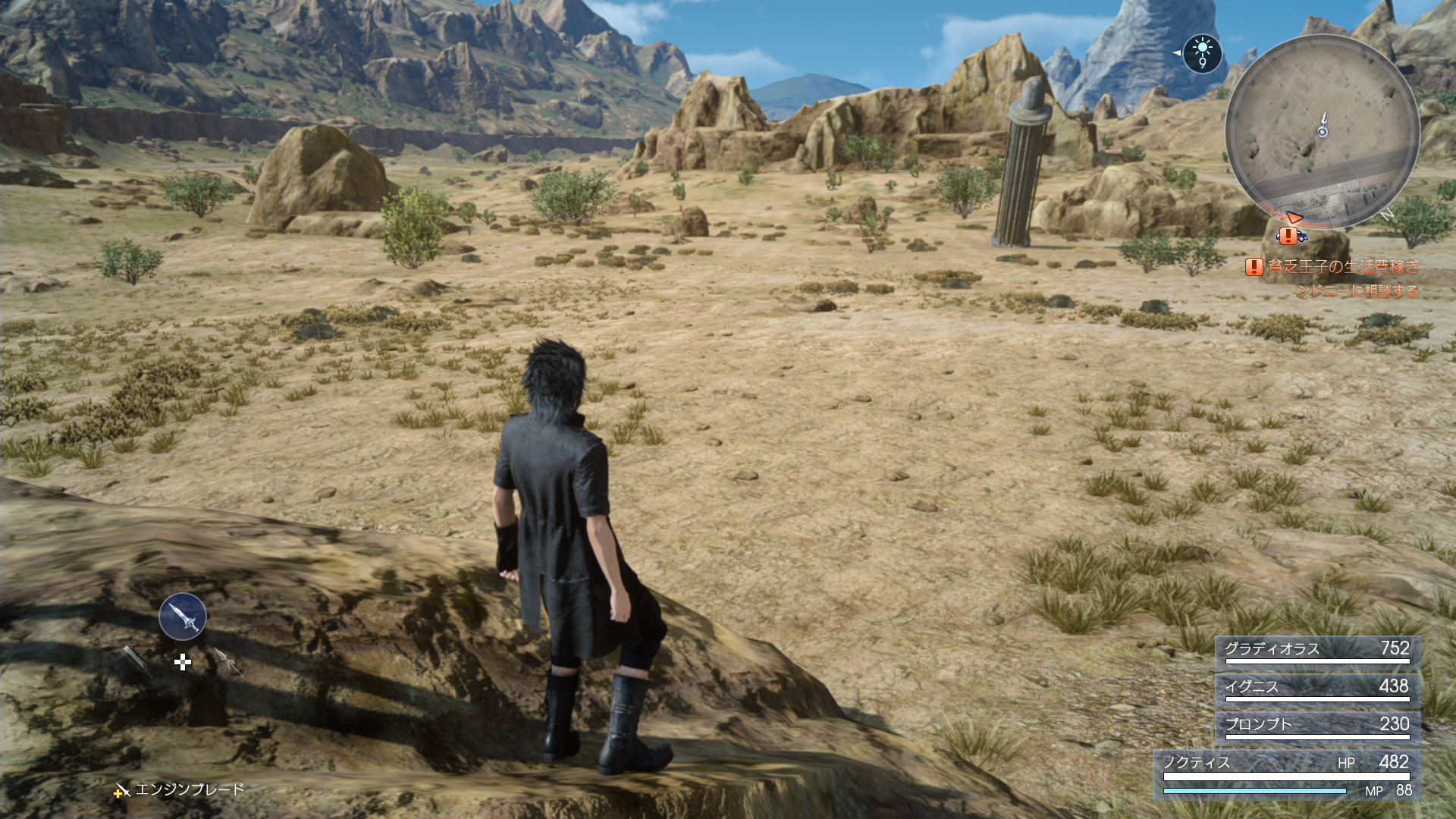The image size is (1456, 819).
Task: Select Noctis's status panel (ノクティス)
Action: (x=1287, y=774)
